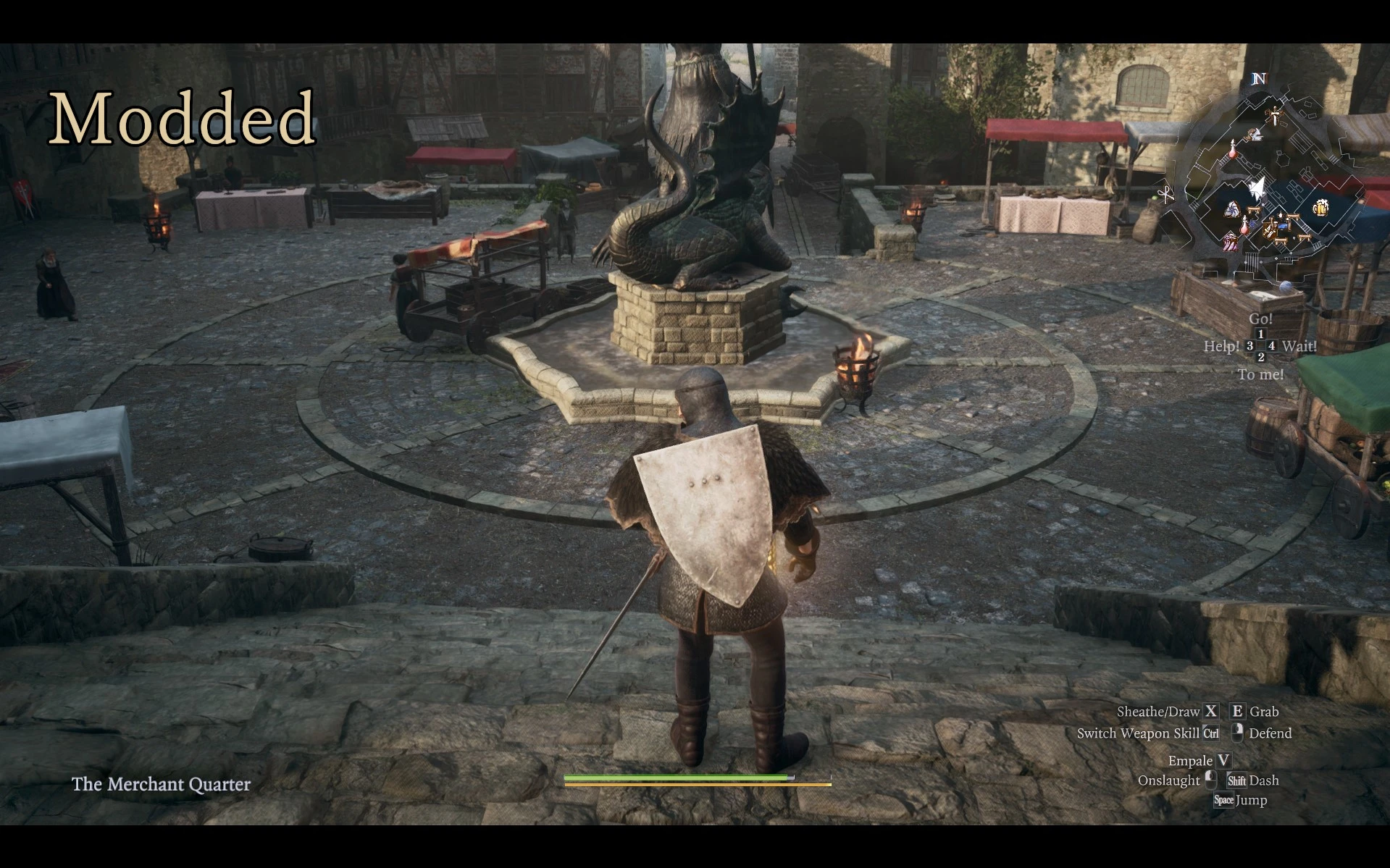Click The Merchant Quarter location label
This screenshot has width=1390, height=868.
coord(160,785)
